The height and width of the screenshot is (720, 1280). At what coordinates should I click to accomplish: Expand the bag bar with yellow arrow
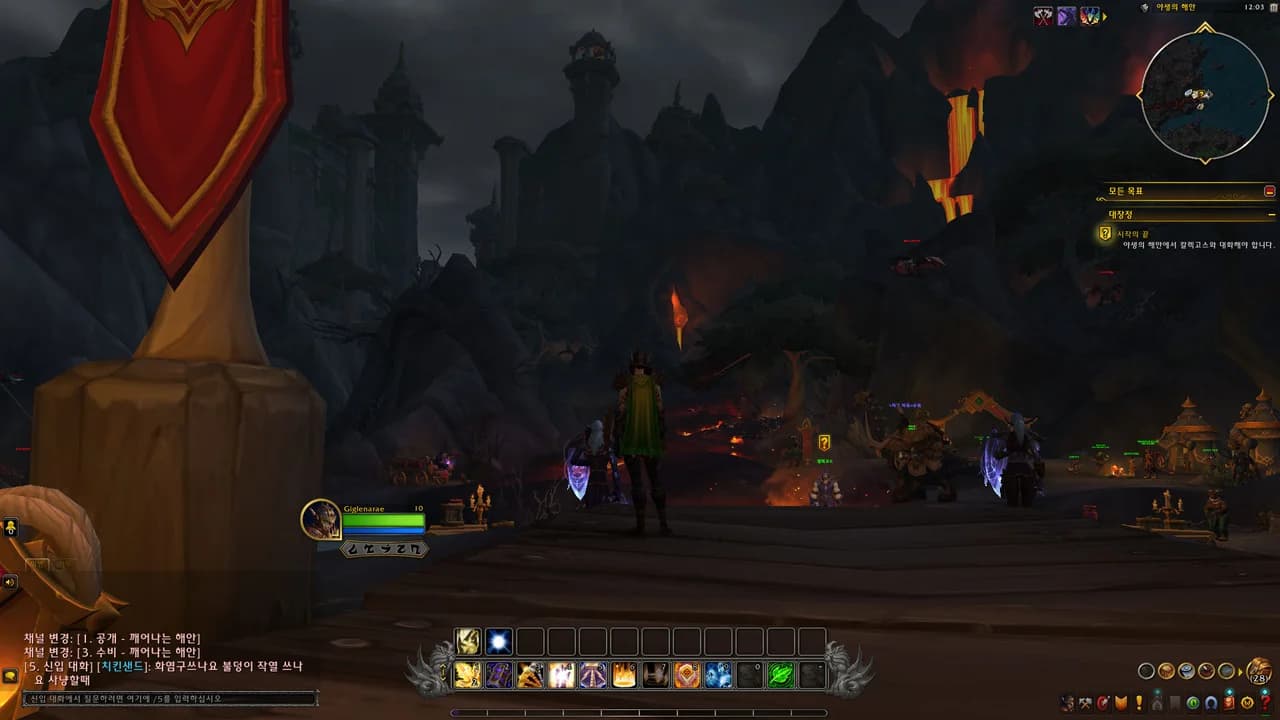1240,671
